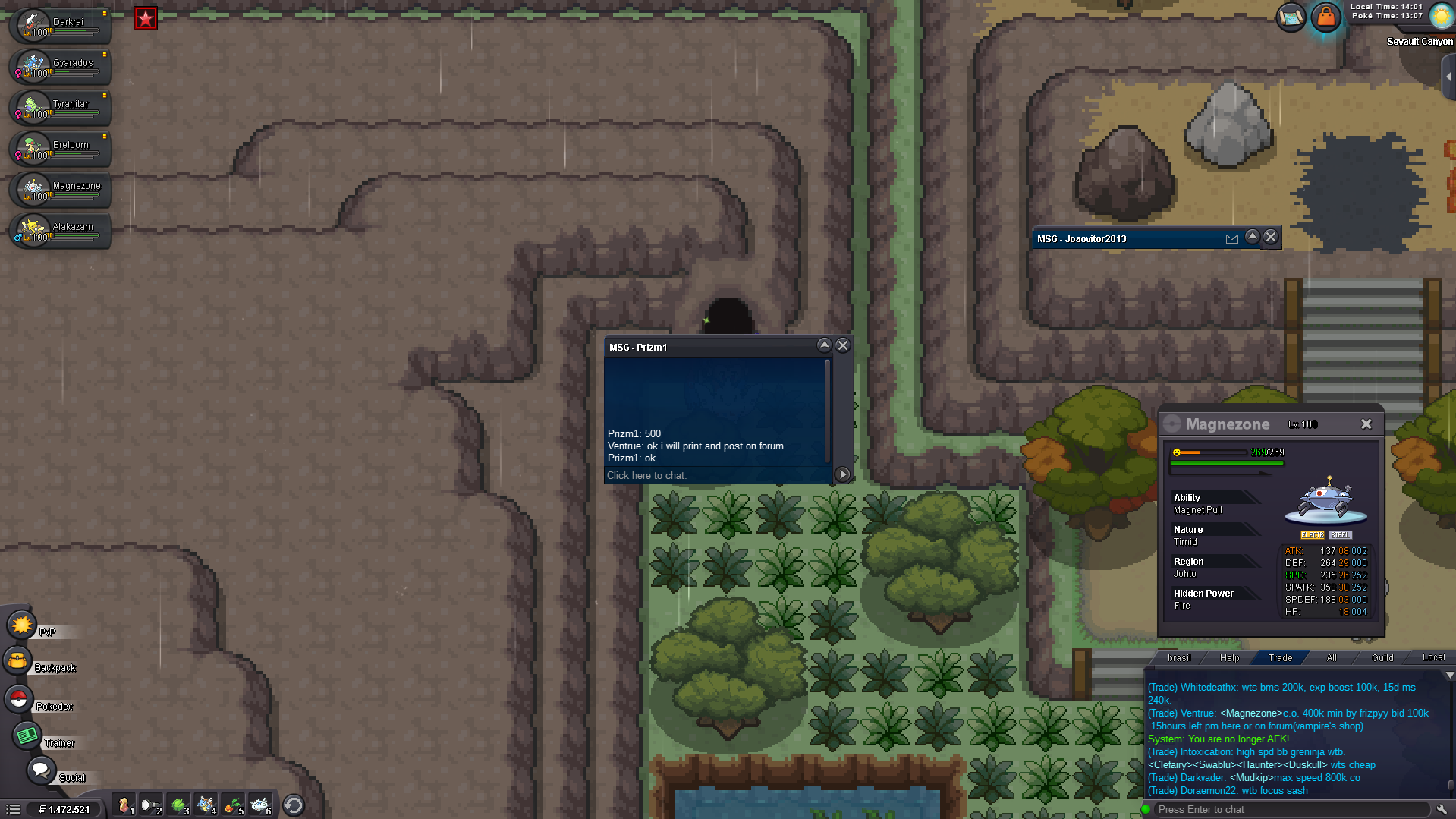Screen dimensions: 1456x819
Task: Close the Prizm1 message window
Action: point(843,345)
